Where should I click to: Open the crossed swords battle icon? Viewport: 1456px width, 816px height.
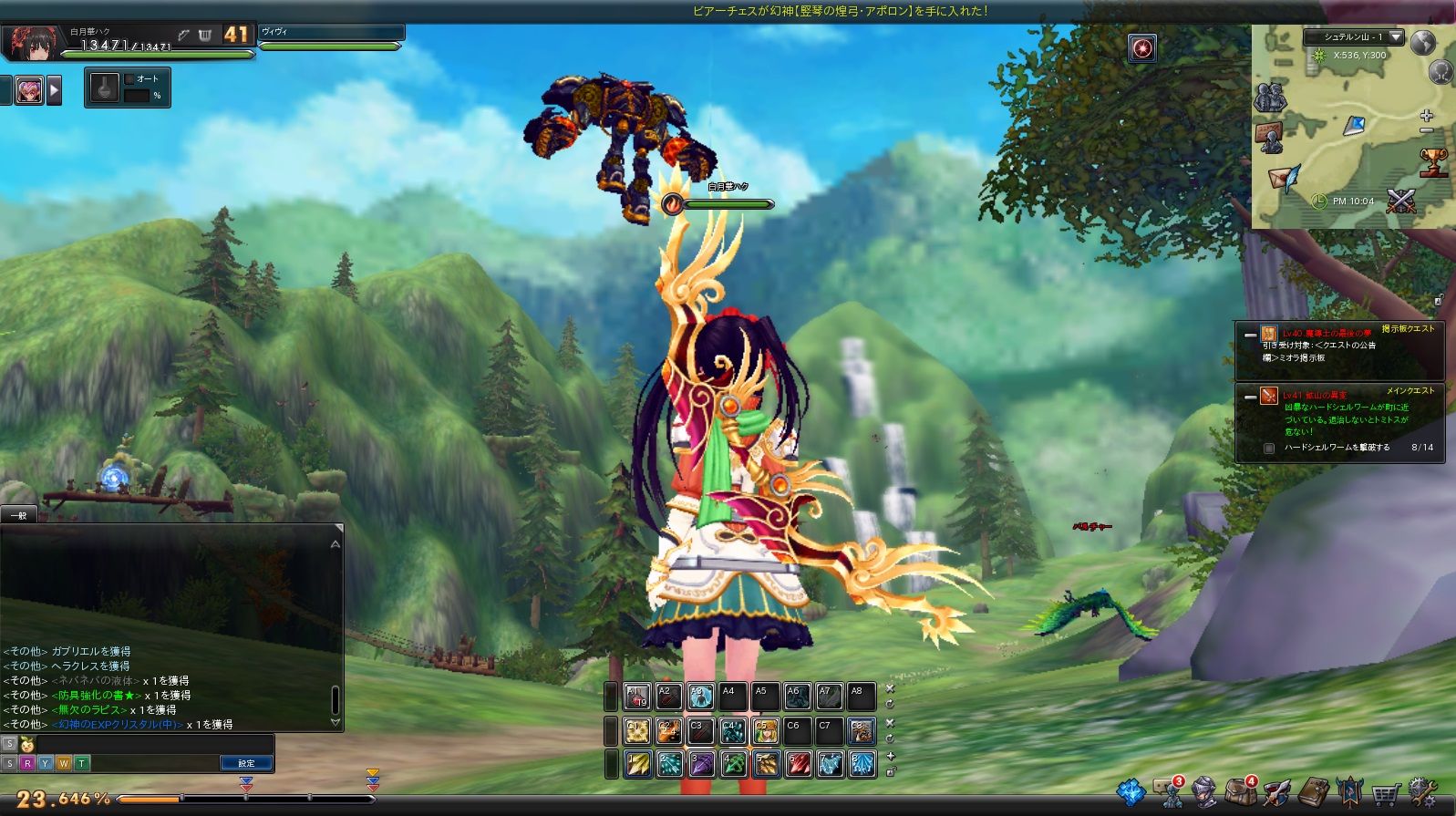tap(1400, 201)
